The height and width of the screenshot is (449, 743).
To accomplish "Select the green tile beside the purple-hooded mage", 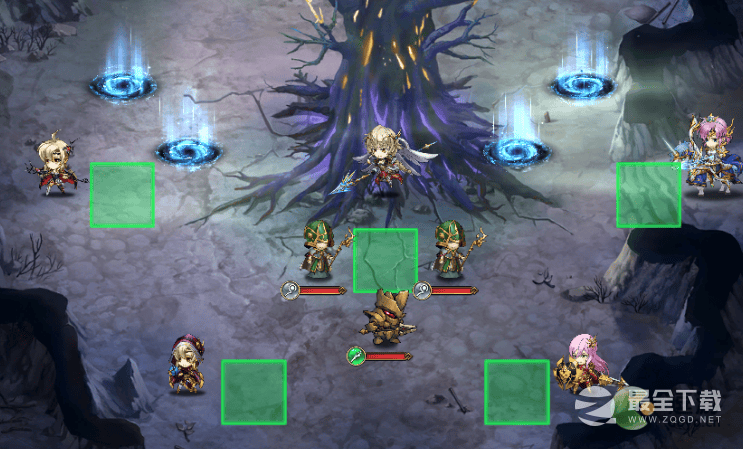I will coord(253,391).
